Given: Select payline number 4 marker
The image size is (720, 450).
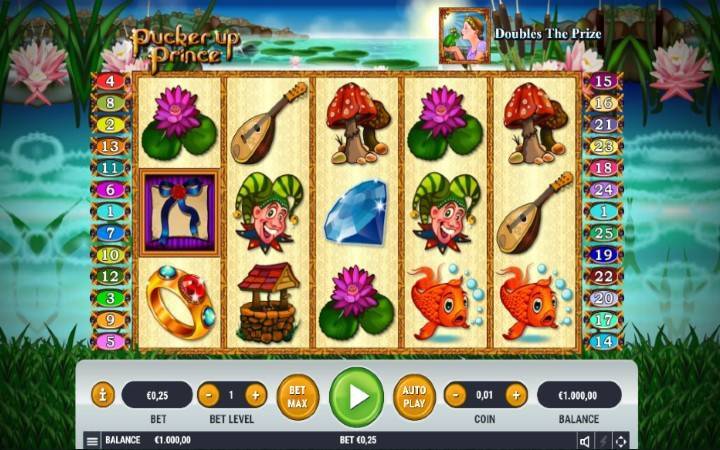Looking at the screenshot, I should (x=110, y=81).
